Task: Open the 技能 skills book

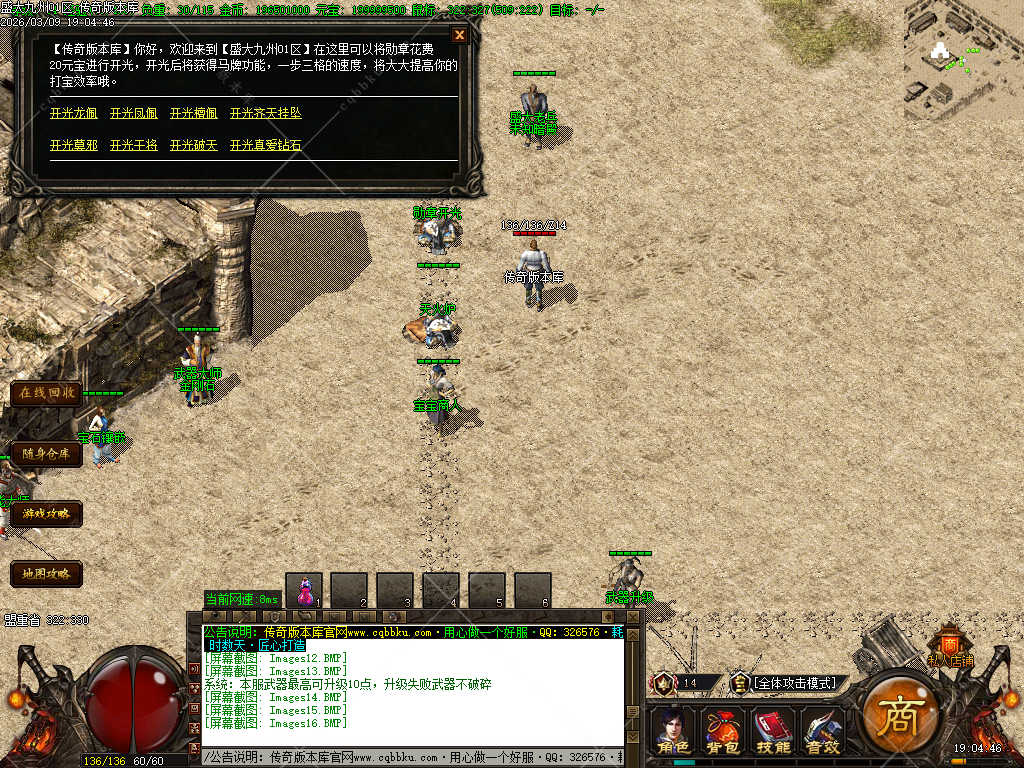Action: [773, 731]
